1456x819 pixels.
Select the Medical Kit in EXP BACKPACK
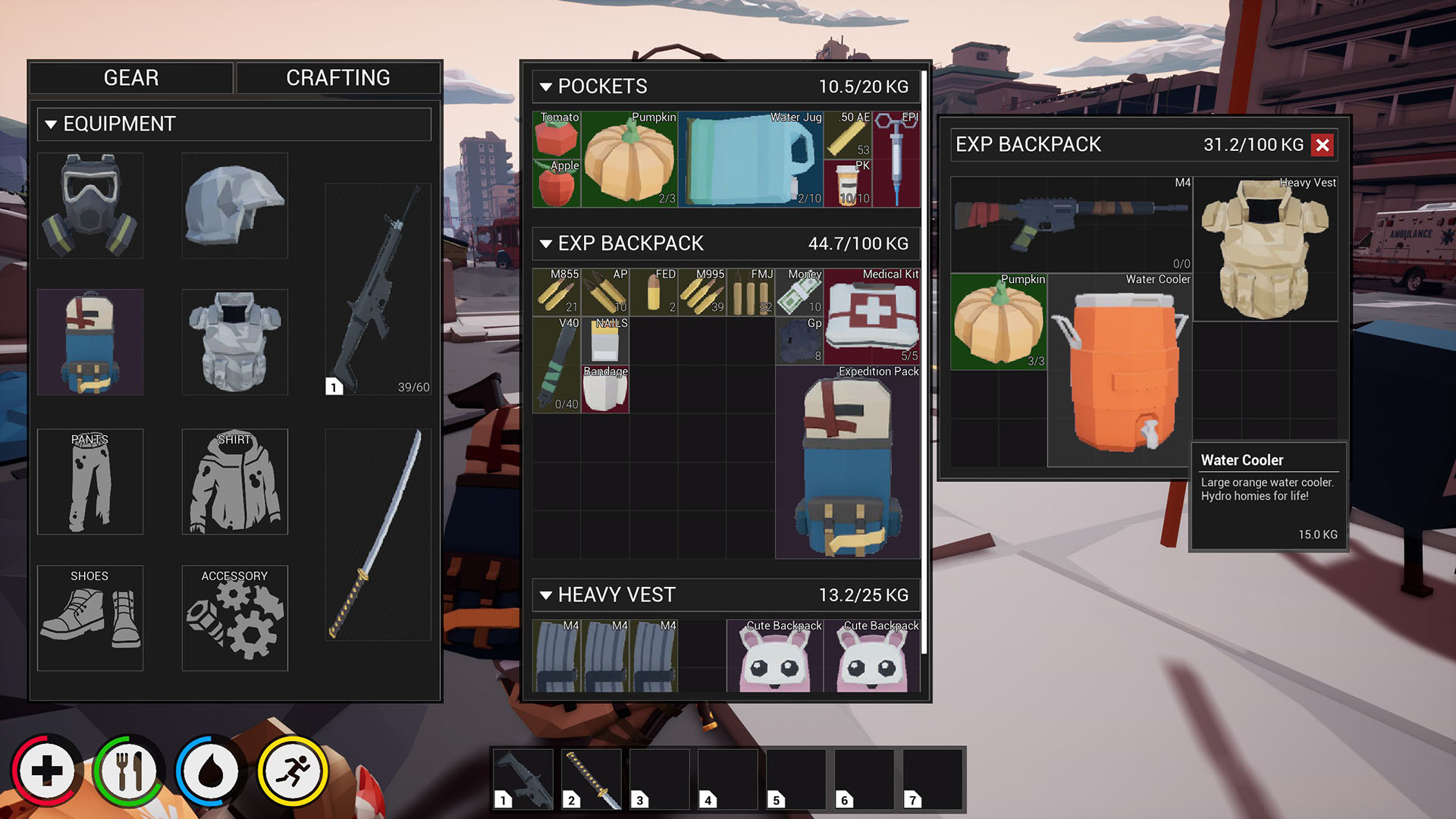(x=872, y=315)
